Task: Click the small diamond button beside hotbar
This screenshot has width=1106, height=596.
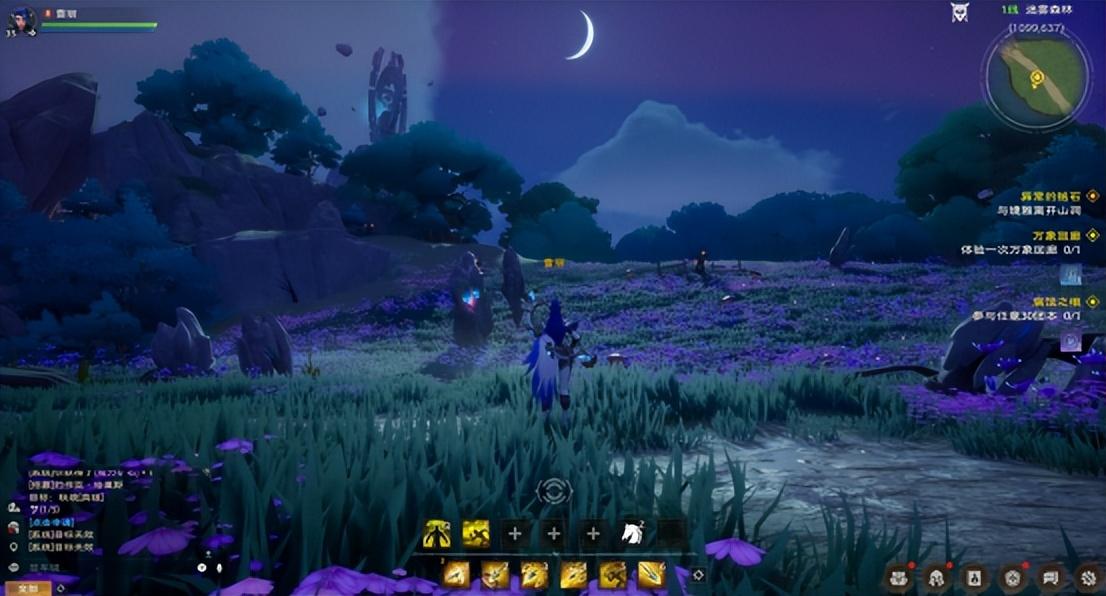Action: [698, 575]
